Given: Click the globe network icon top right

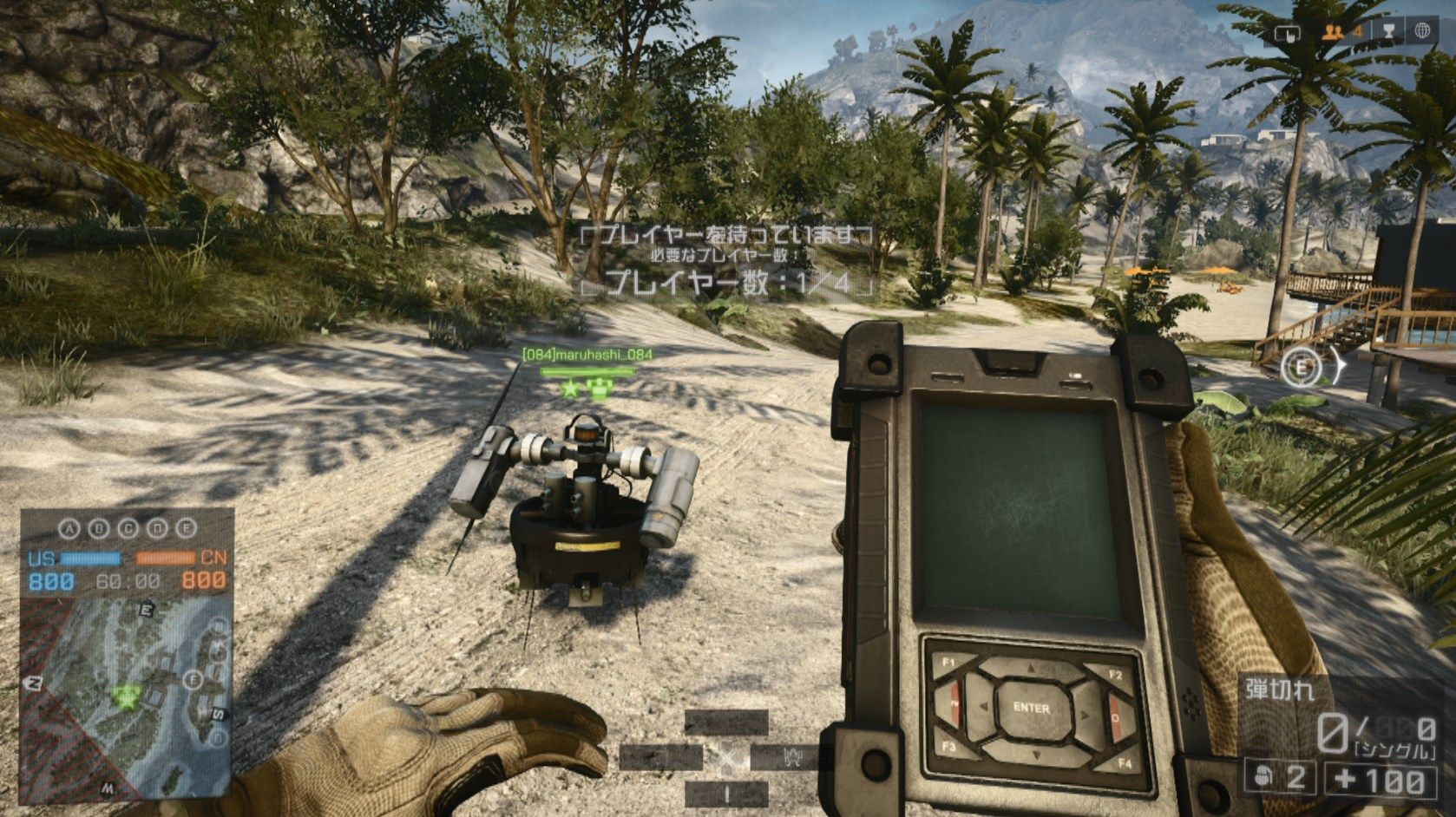Looking at the screenshot, I should 1423,32.
